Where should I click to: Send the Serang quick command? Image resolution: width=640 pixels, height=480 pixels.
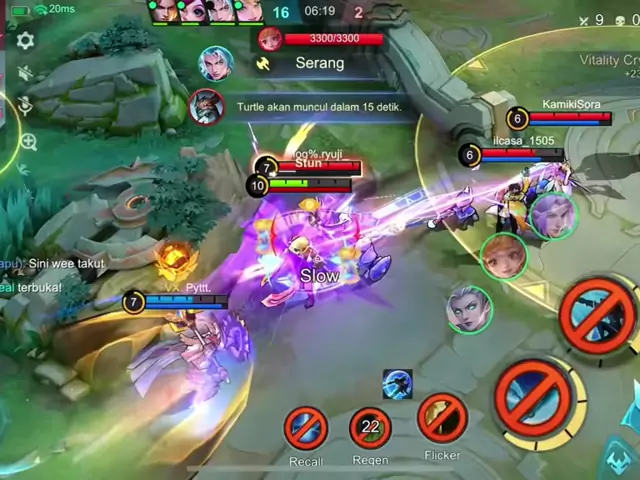point(319,63)
